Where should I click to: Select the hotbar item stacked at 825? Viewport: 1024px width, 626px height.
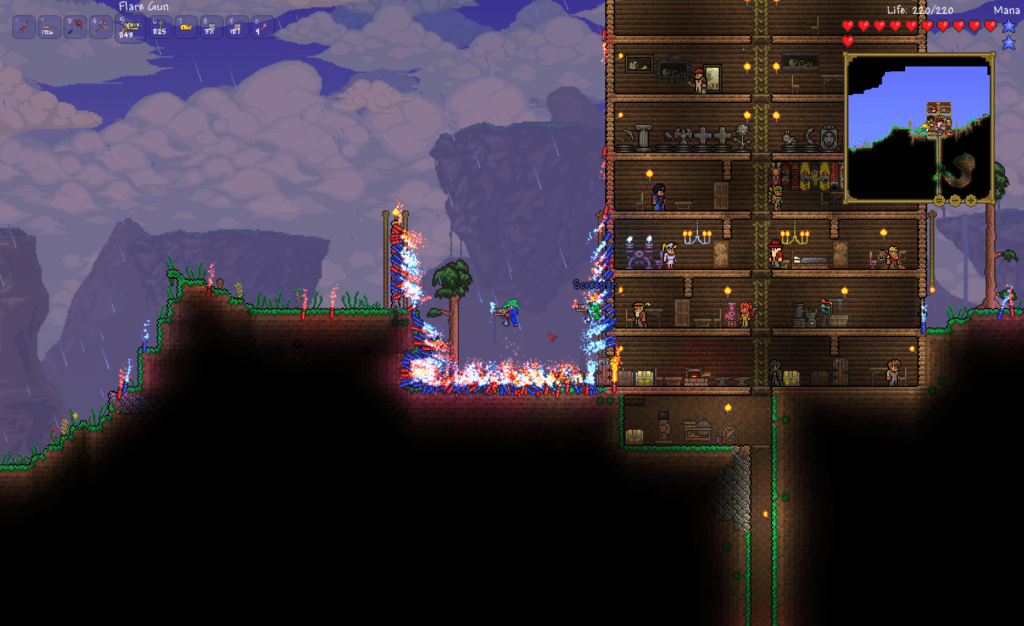(160, 28)
